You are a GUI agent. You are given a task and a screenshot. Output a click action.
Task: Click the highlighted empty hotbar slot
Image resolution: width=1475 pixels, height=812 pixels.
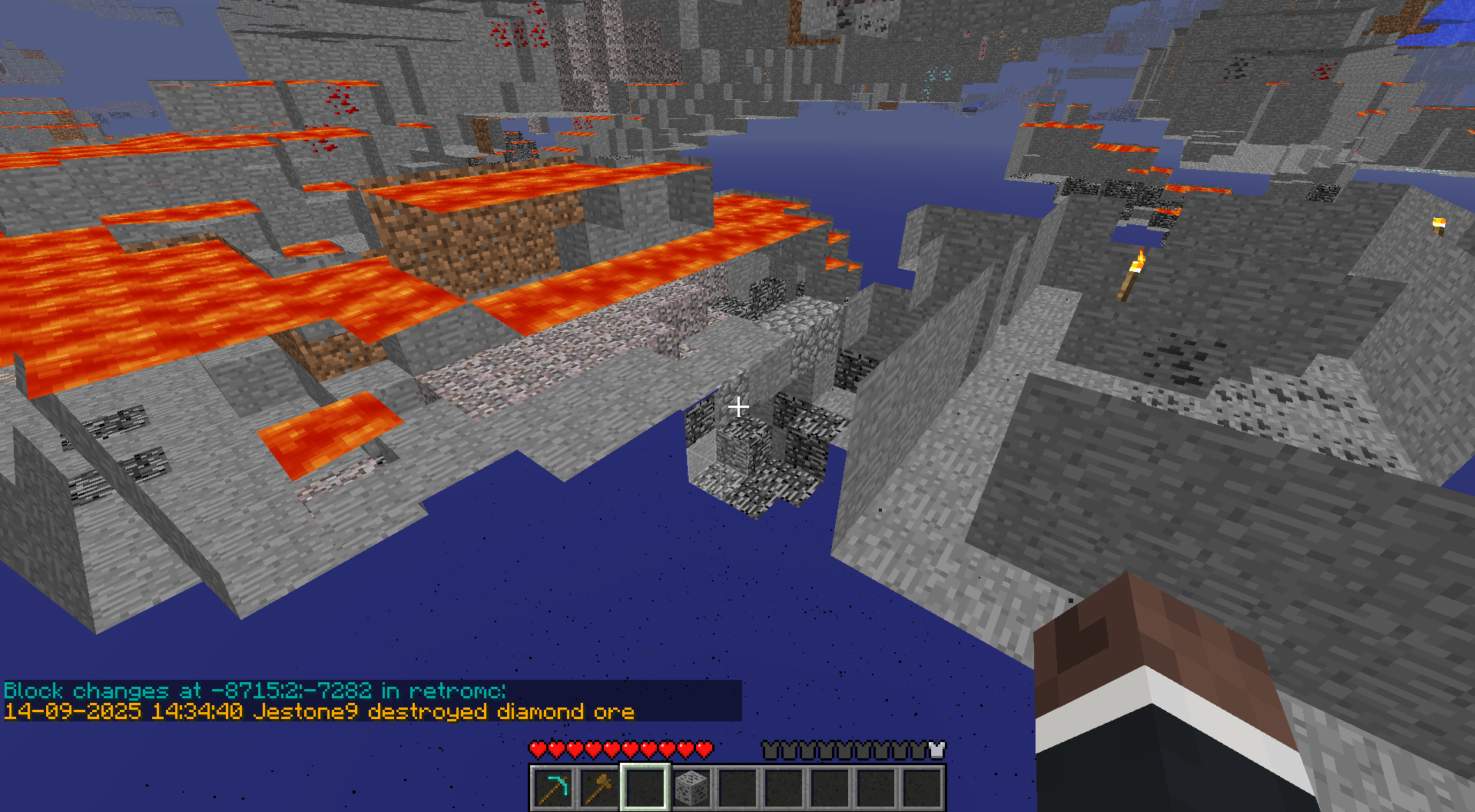coord(645,788)
